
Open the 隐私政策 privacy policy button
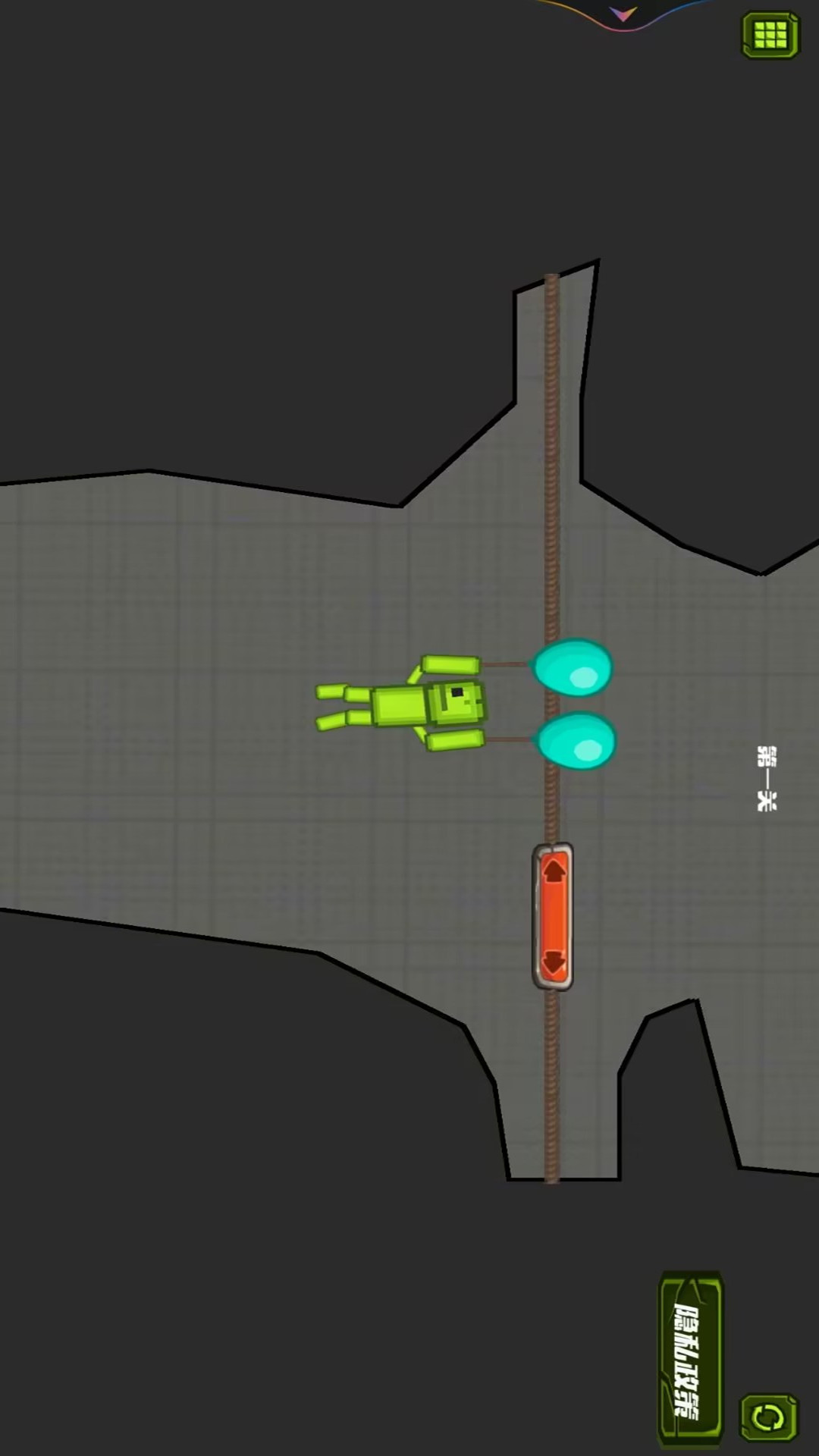coord(689,1358)
